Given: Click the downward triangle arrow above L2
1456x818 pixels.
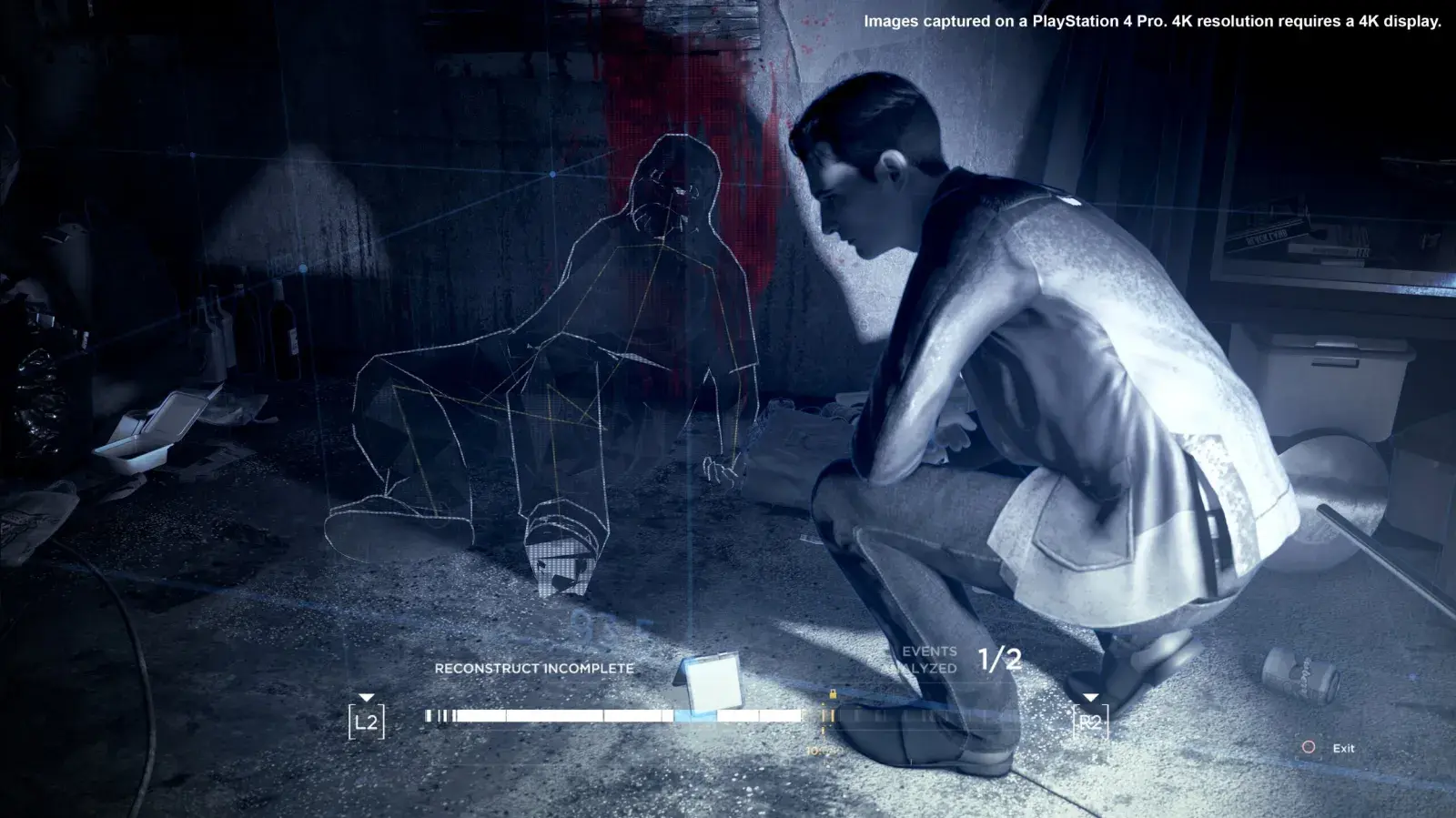Looking at the screenshot, I should pos(367,699).
